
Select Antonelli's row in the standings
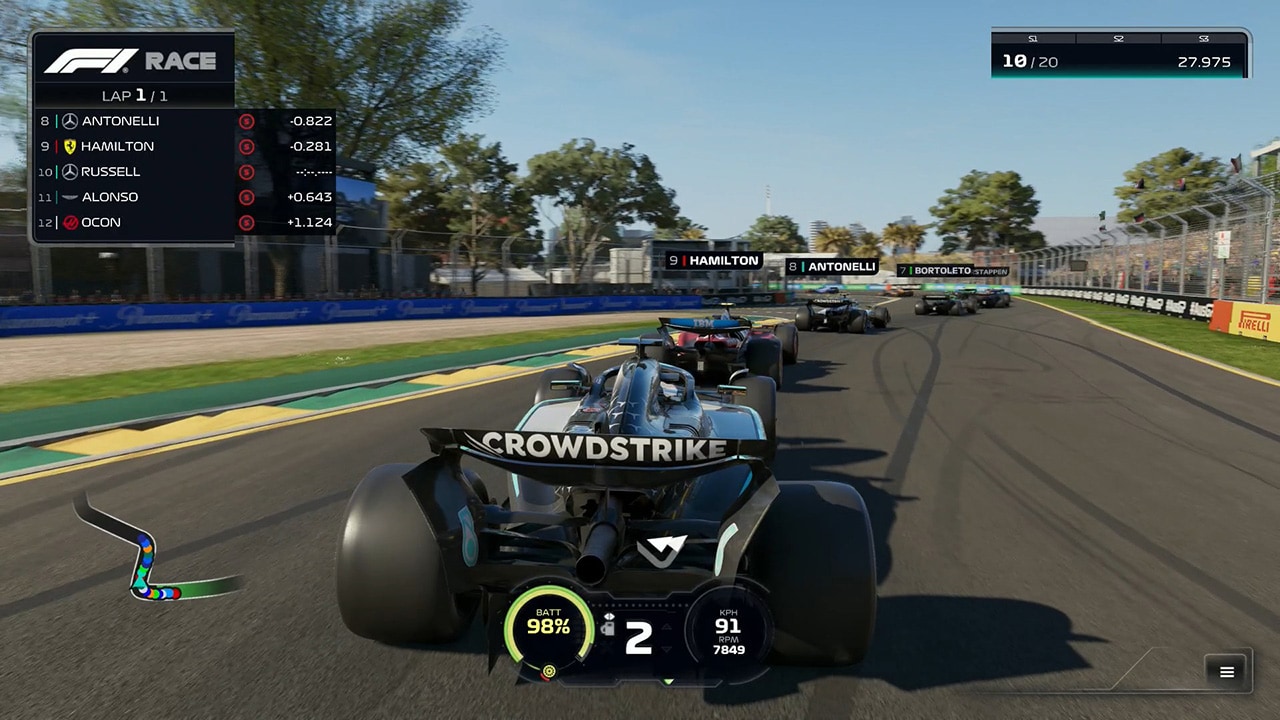(x=185, y=121)
